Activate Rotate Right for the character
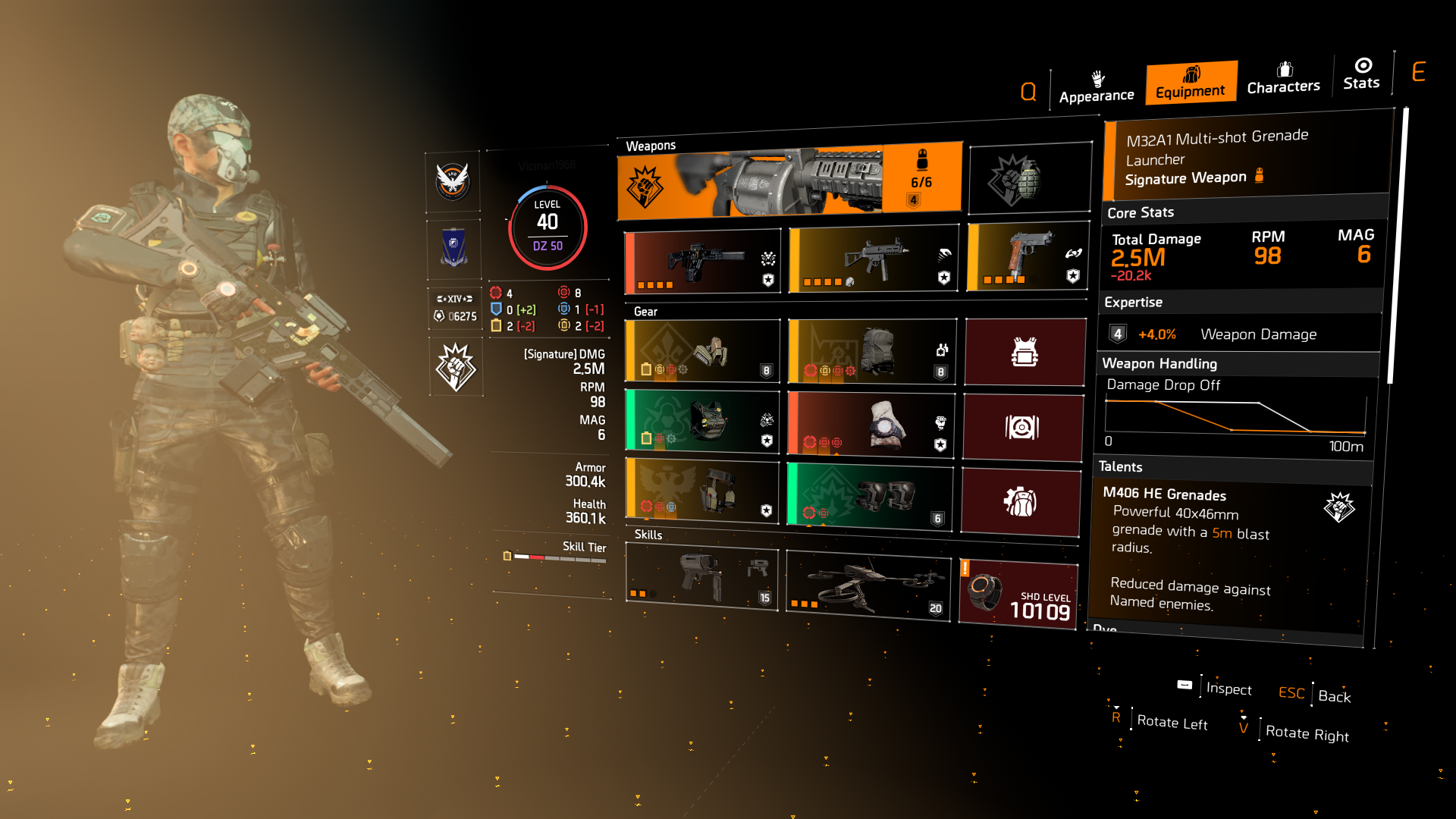 [1307, 733]
